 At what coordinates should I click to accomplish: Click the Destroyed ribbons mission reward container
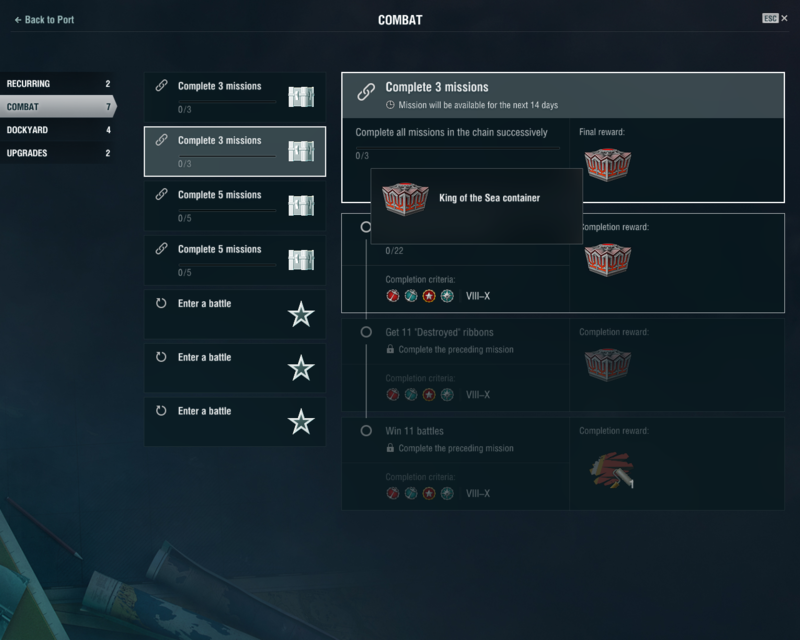tap(607, 364)
